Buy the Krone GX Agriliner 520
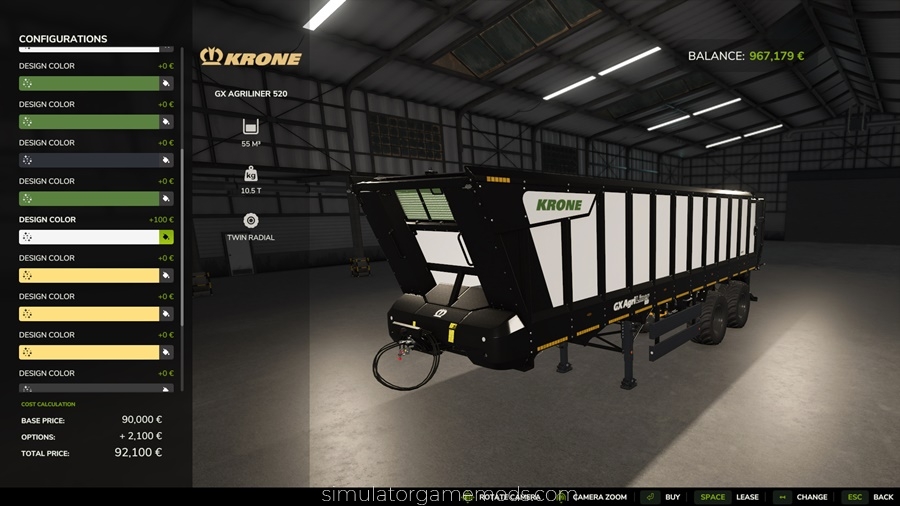The width and height of the screenshot is (900, 506). tap(672, 497)
